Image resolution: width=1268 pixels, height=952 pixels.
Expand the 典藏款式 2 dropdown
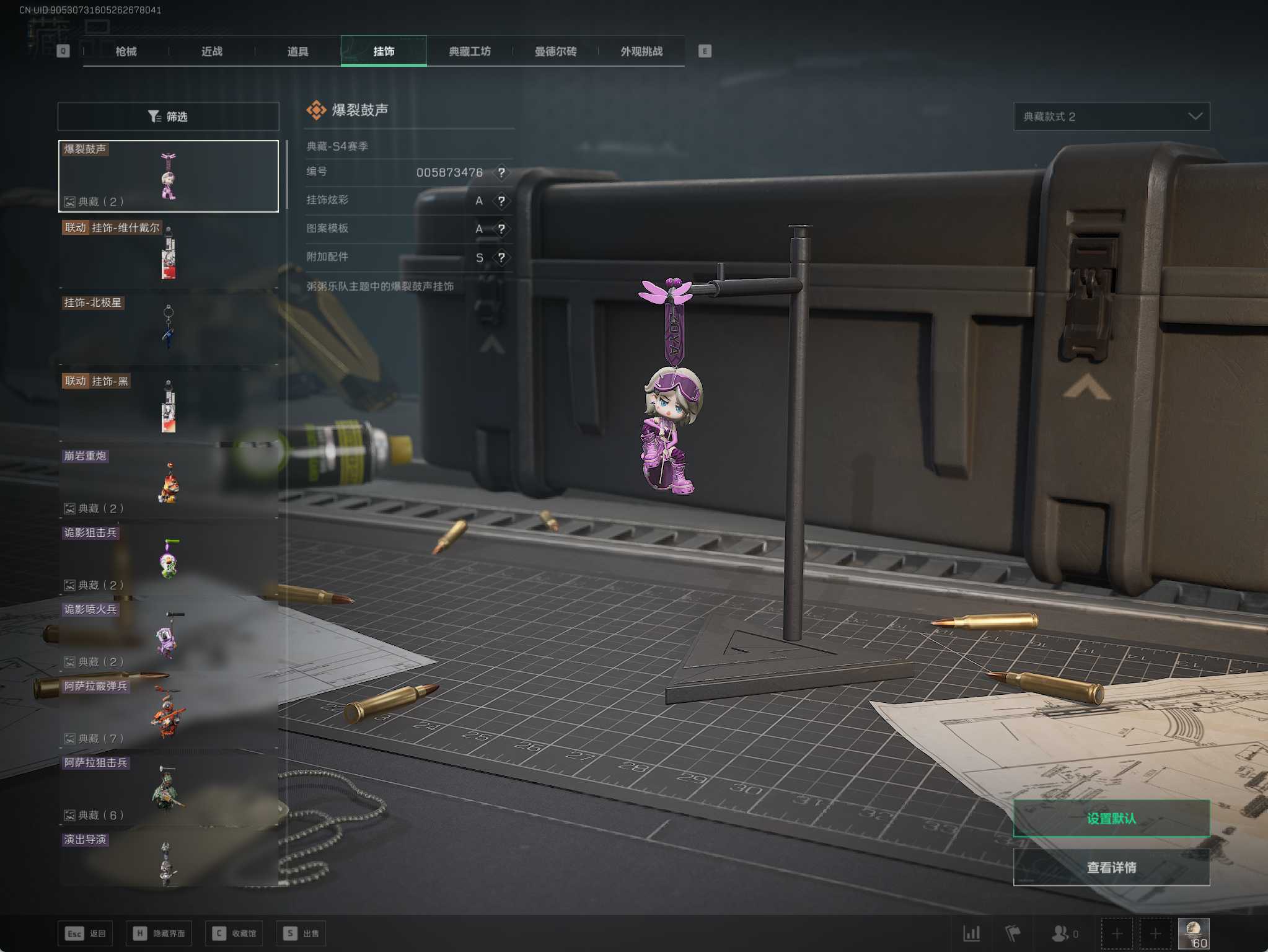[1111, 117]
